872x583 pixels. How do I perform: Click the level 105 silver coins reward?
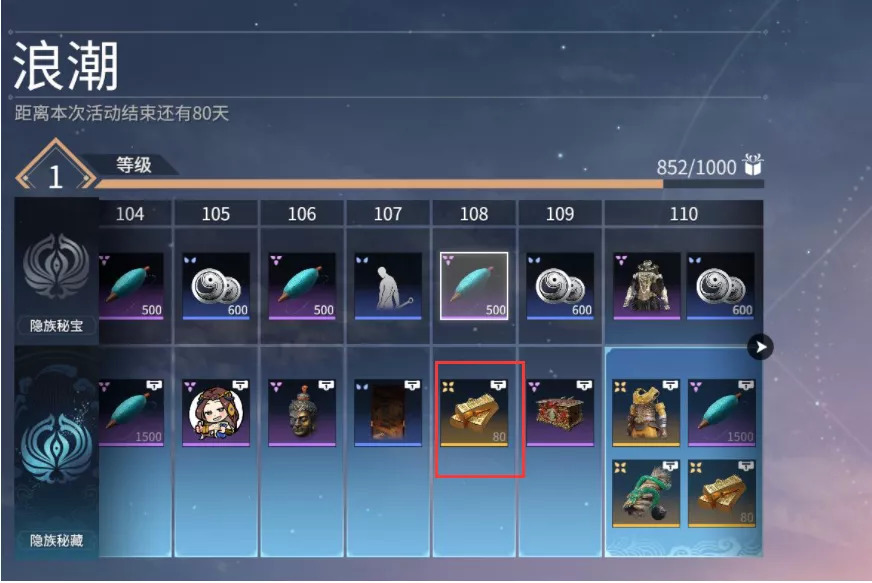coord(216,285)
